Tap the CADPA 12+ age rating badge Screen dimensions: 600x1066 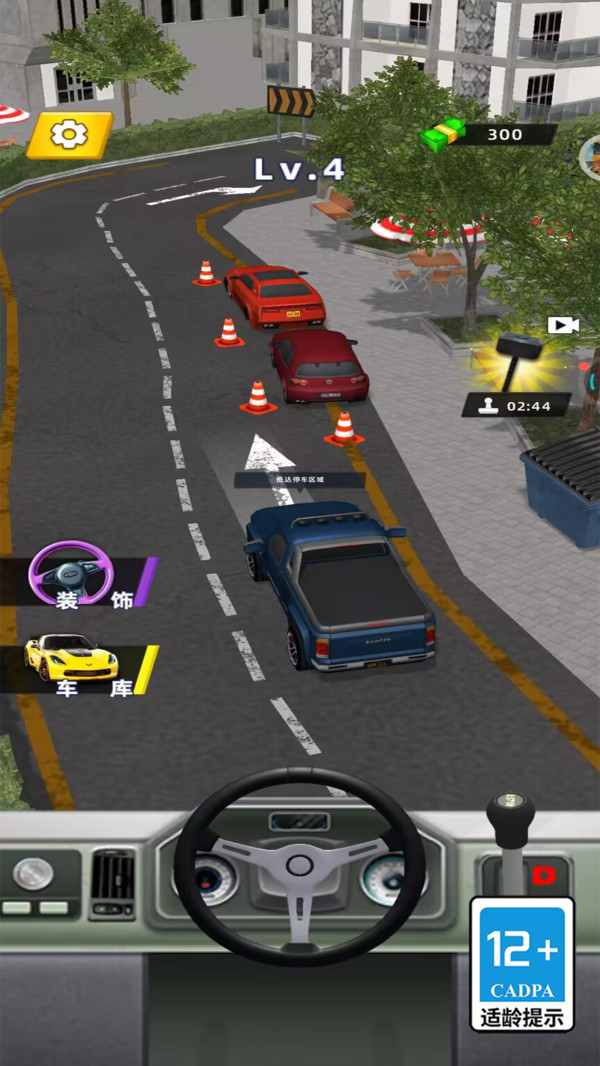click(521, 963)
